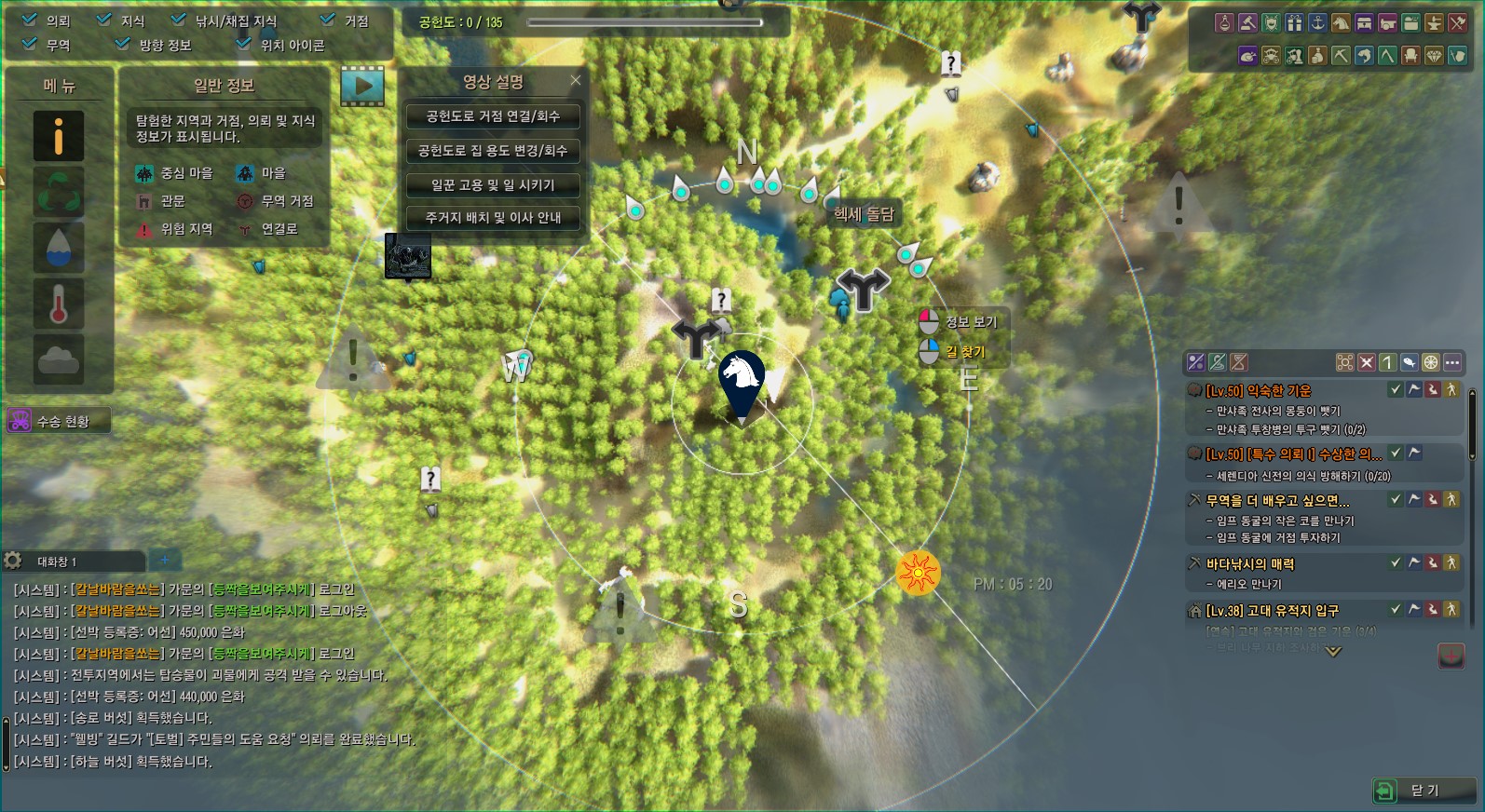Play the video guide film icon
The height and width of the screenshot is (812, 1485).
[x=362, y=86]
